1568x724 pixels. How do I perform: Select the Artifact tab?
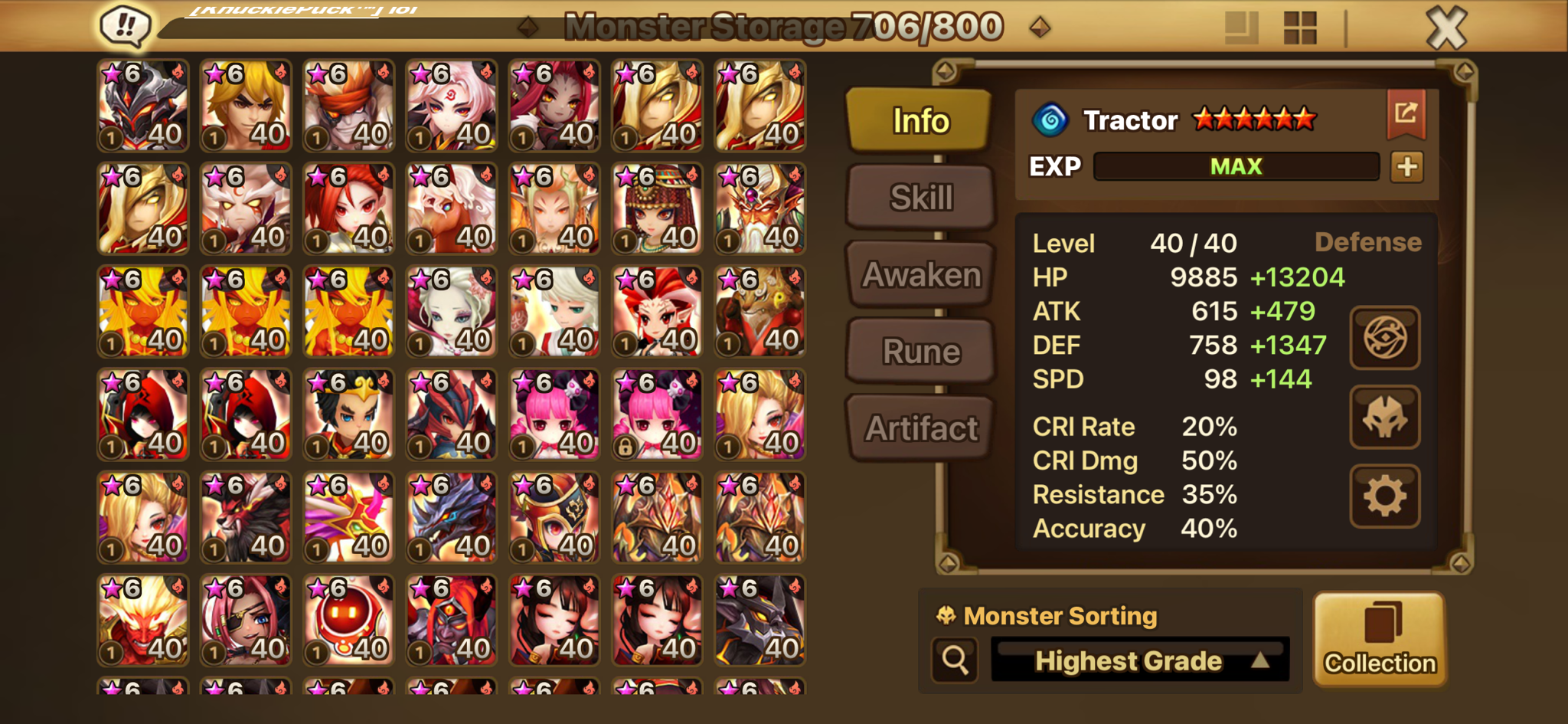pyautogui.click(x=920, y=428)
